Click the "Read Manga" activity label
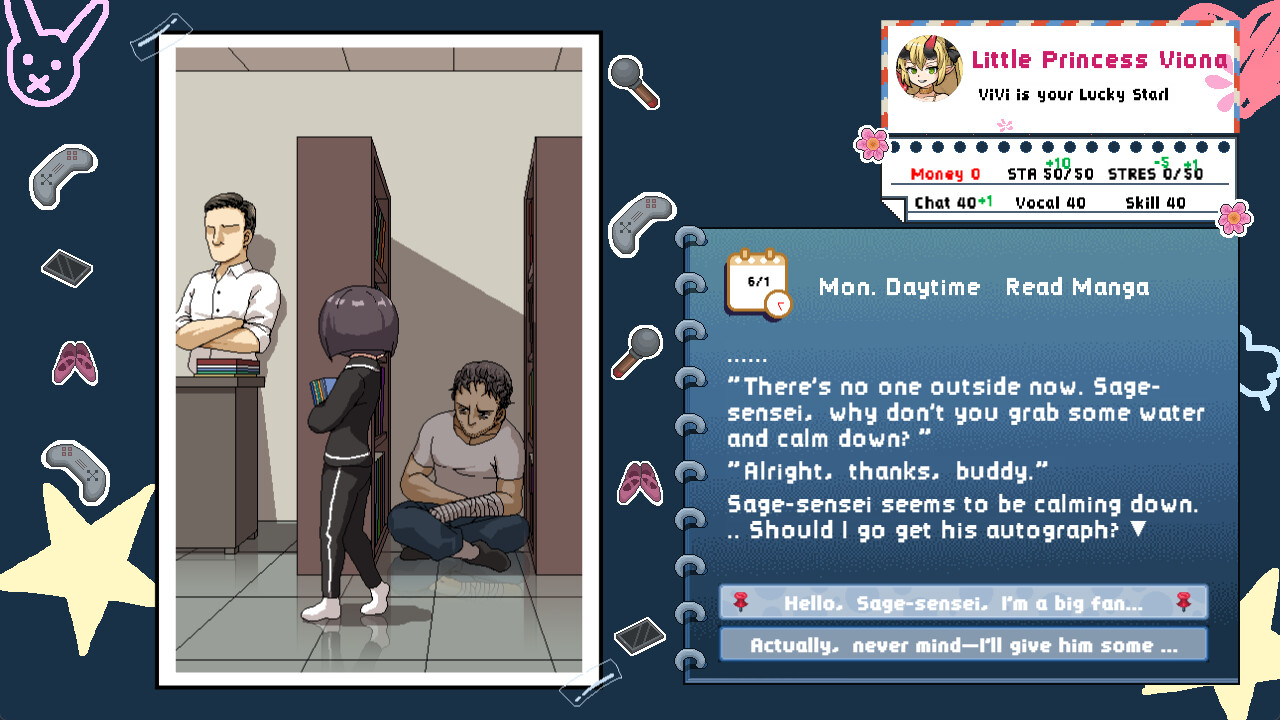1280x720 pixels. click(1077, 287)
